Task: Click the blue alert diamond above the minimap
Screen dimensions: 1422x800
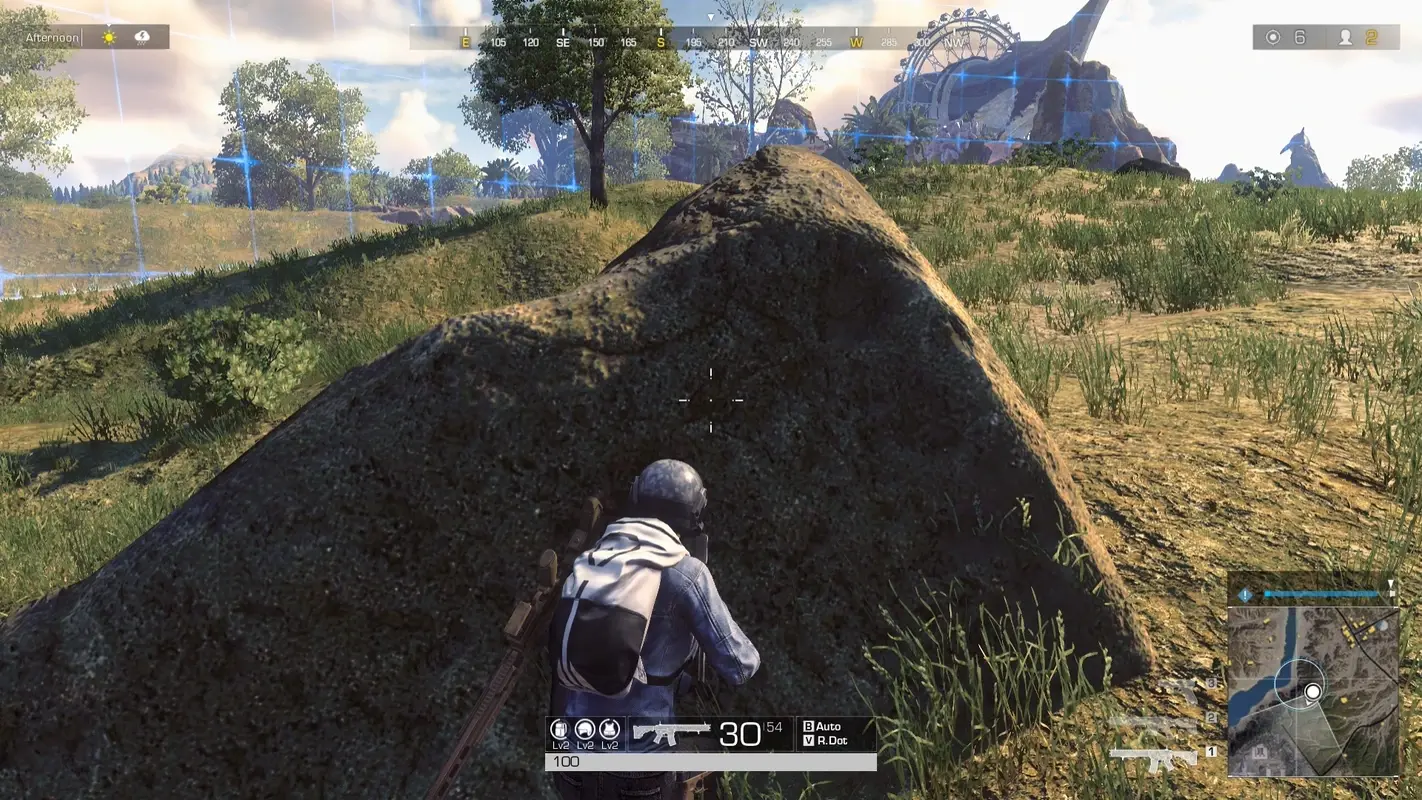Action: click(x=1246, y=594)
